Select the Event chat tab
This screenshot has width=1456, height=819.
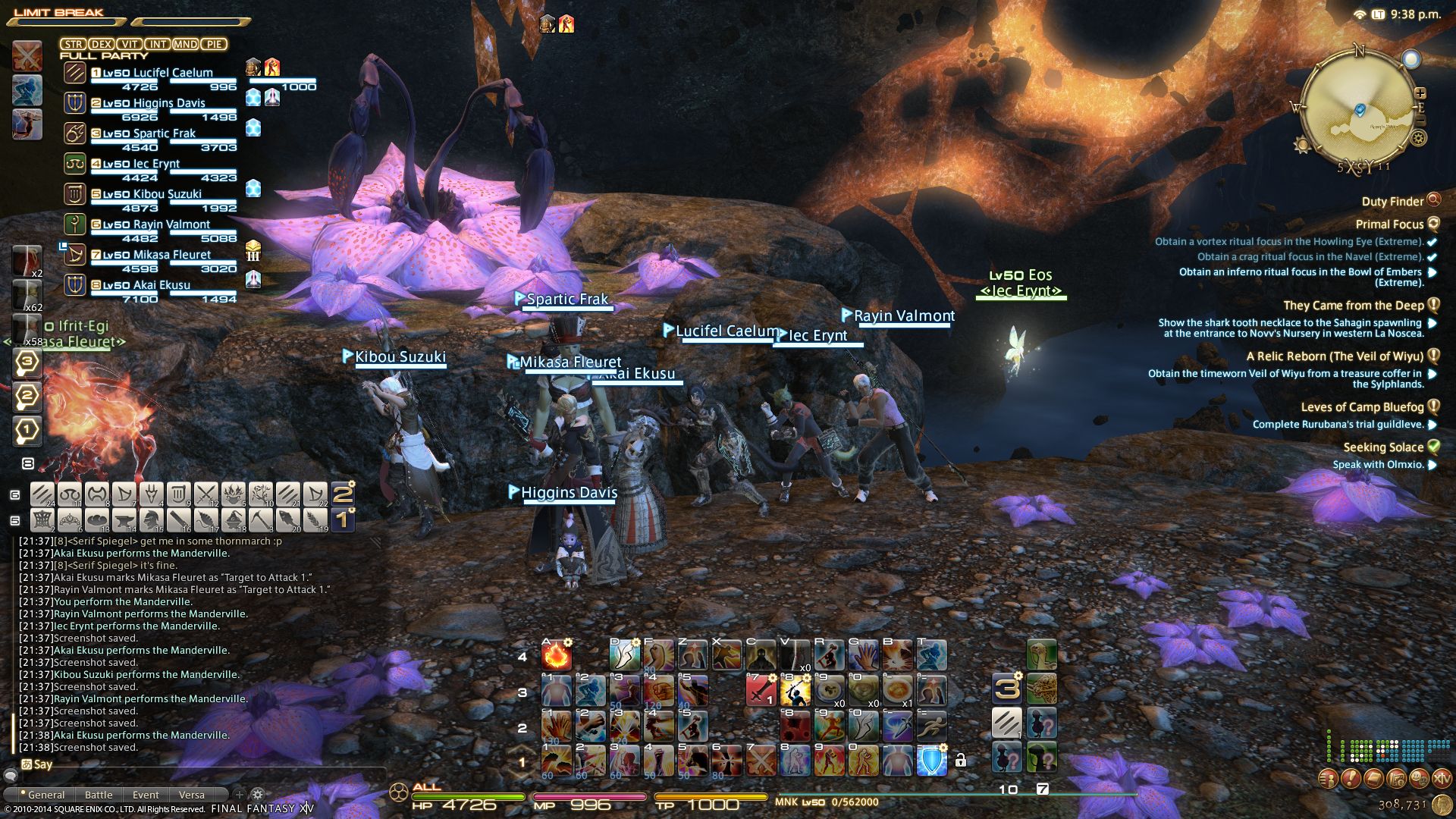point(146,795)
